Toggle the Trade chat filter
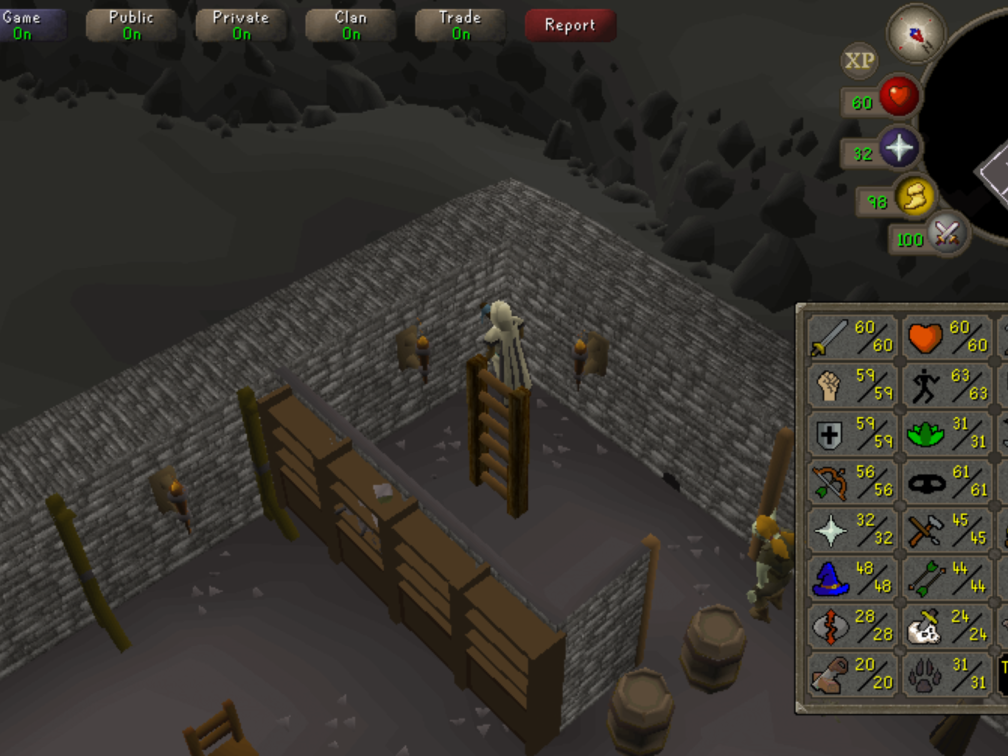 (x=460, y=25)
